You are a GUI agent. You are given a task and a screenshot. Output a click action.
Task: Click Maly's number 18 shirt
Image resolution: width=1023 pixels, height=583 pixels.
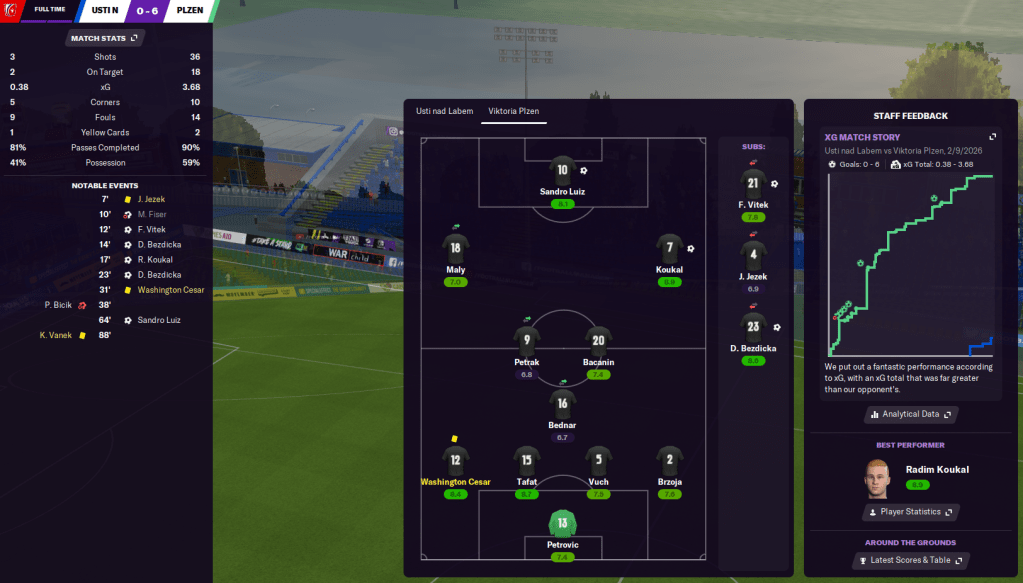456,249
